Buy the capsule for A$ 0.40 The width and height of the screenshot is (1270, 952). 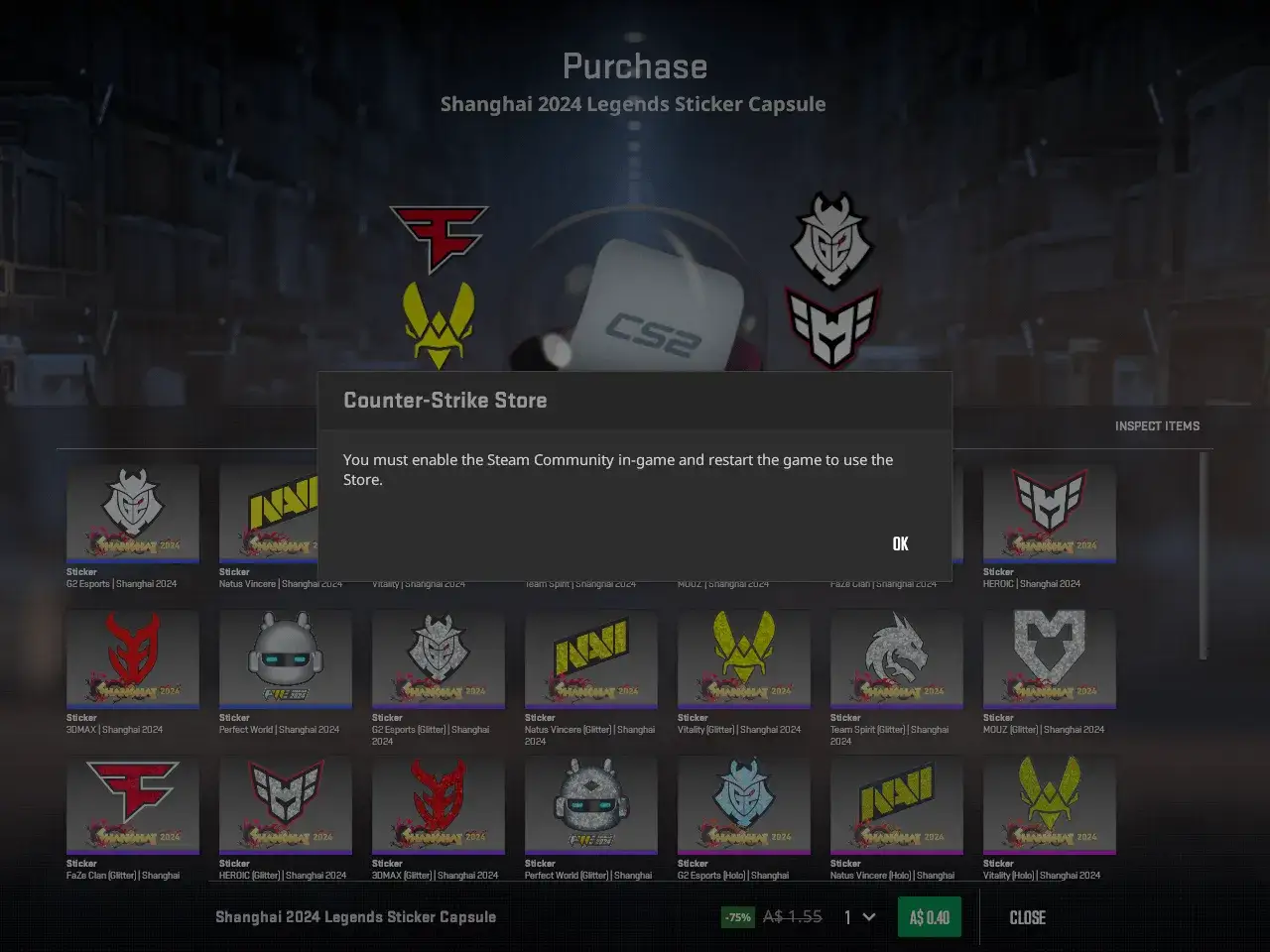929,917
